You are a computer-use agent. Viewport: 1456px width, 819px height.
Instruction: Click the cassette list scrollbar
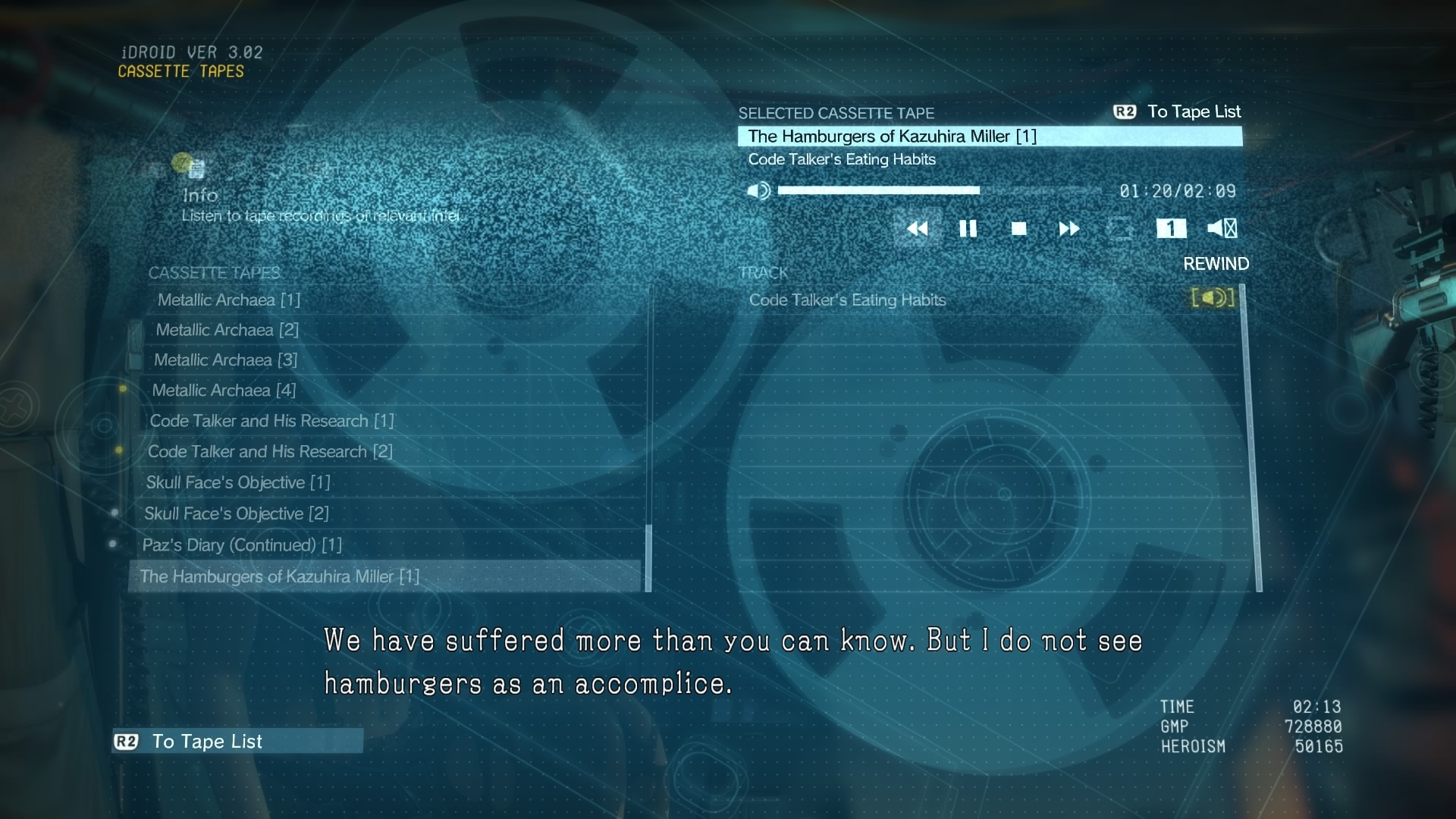648,557
